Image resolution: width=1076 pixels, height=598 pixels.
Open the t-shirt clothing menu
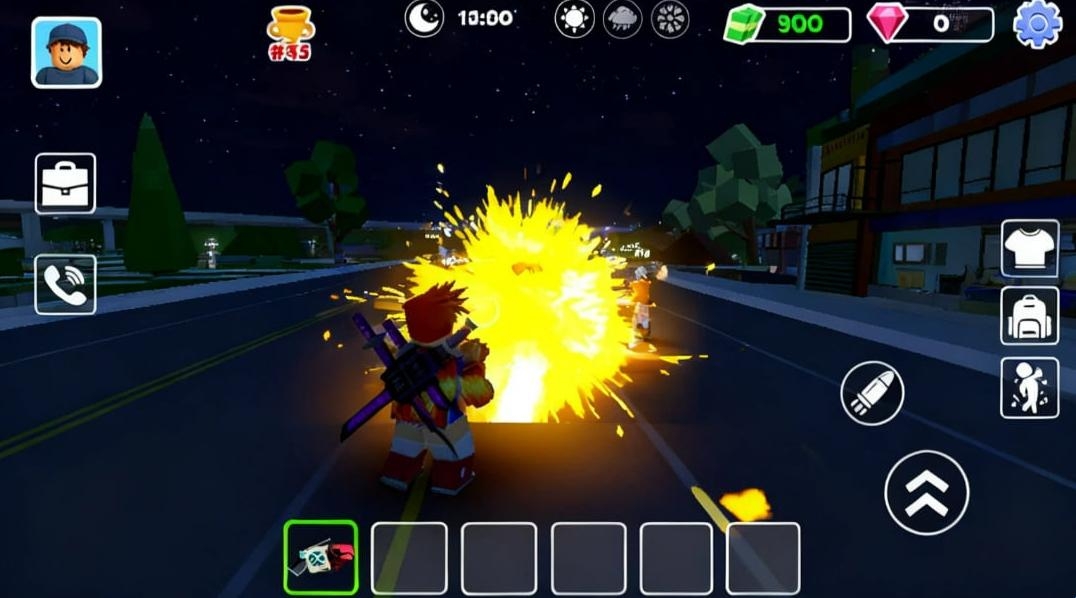pos(1030,248)
